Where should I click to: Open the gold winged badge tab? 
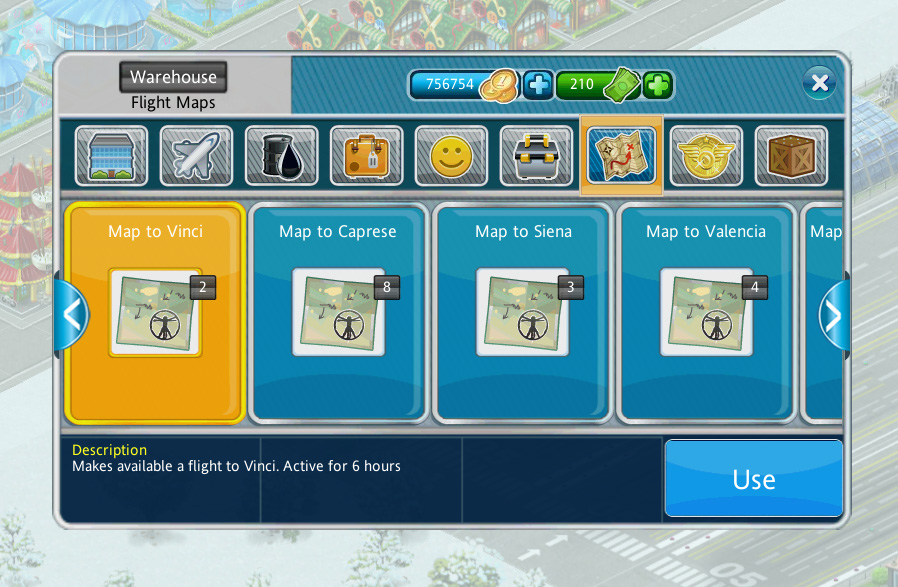[x=706, y=156]
